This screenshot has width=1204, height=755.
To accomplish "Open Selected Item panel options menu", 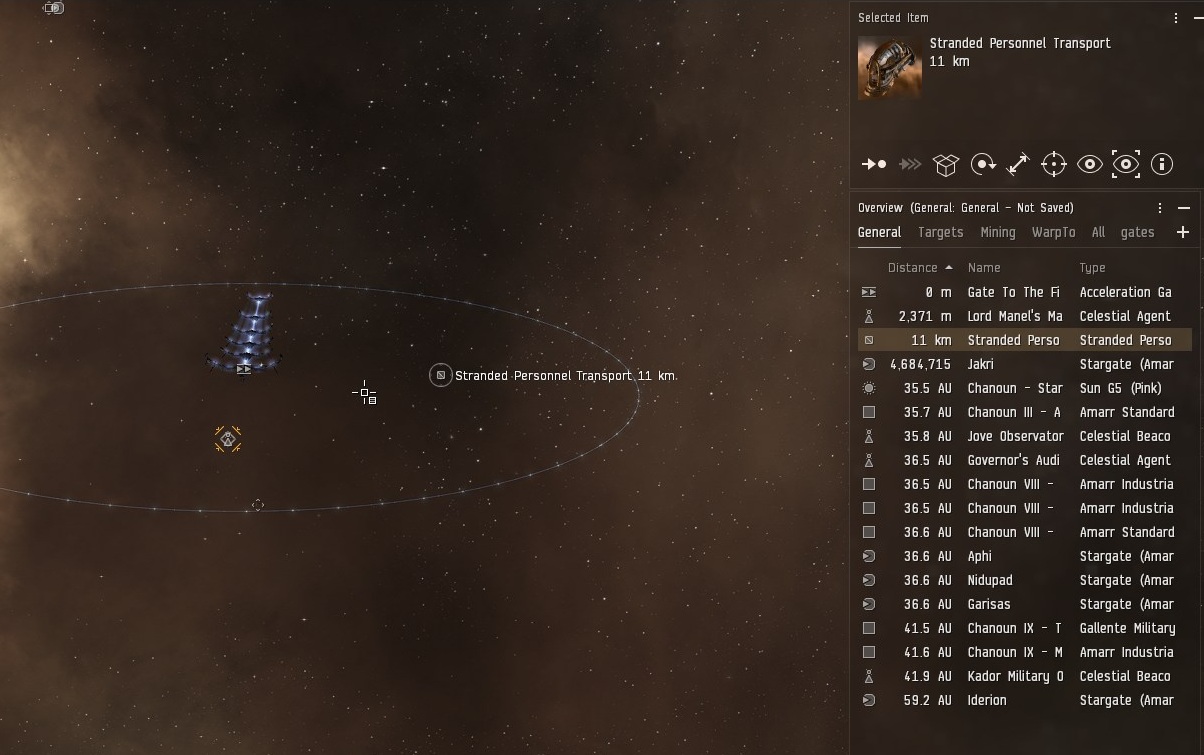I will [x=1176, y=18].
